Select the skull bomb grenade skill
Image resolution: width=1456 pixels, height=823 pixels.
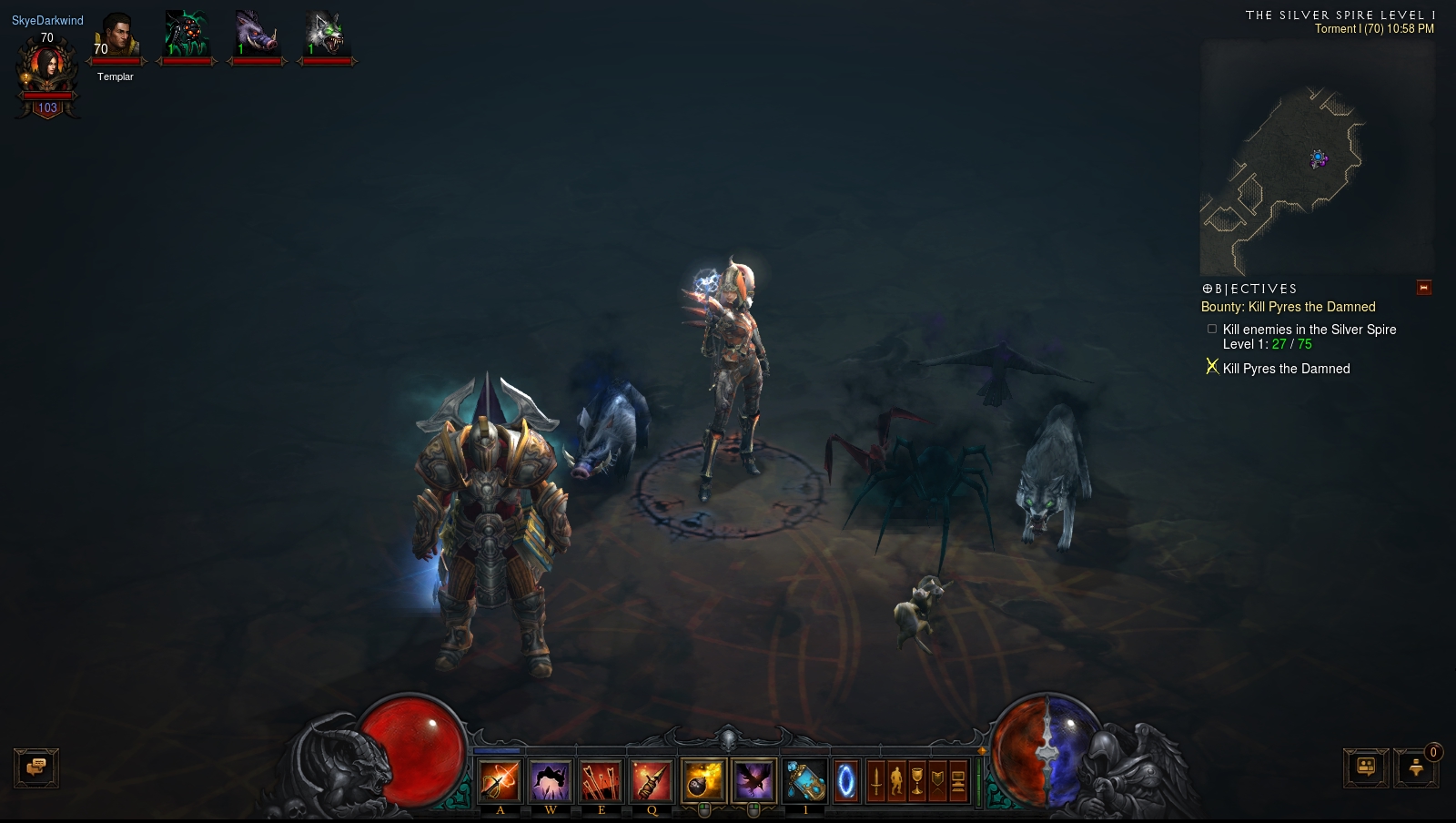[x=703, y=781]
